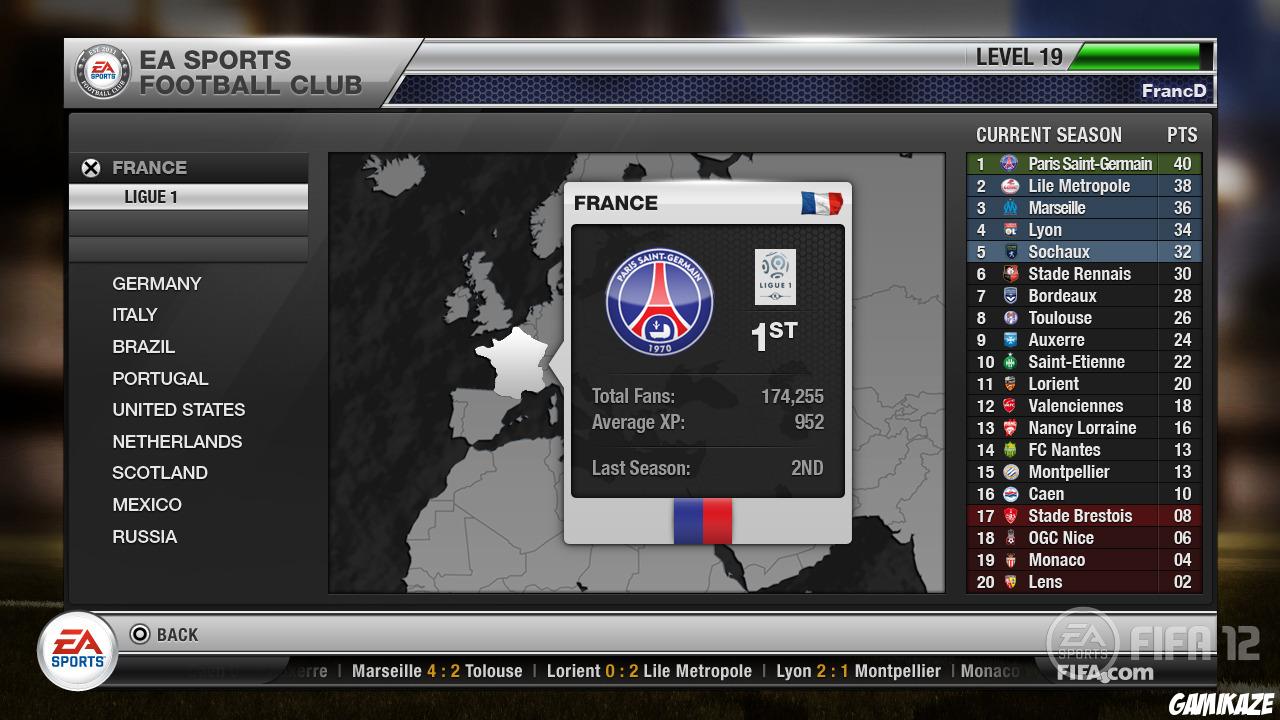Select the Monaco crest in the standings
The height and width of the screenshot is (720, 1280).
tap(1009, 560)
